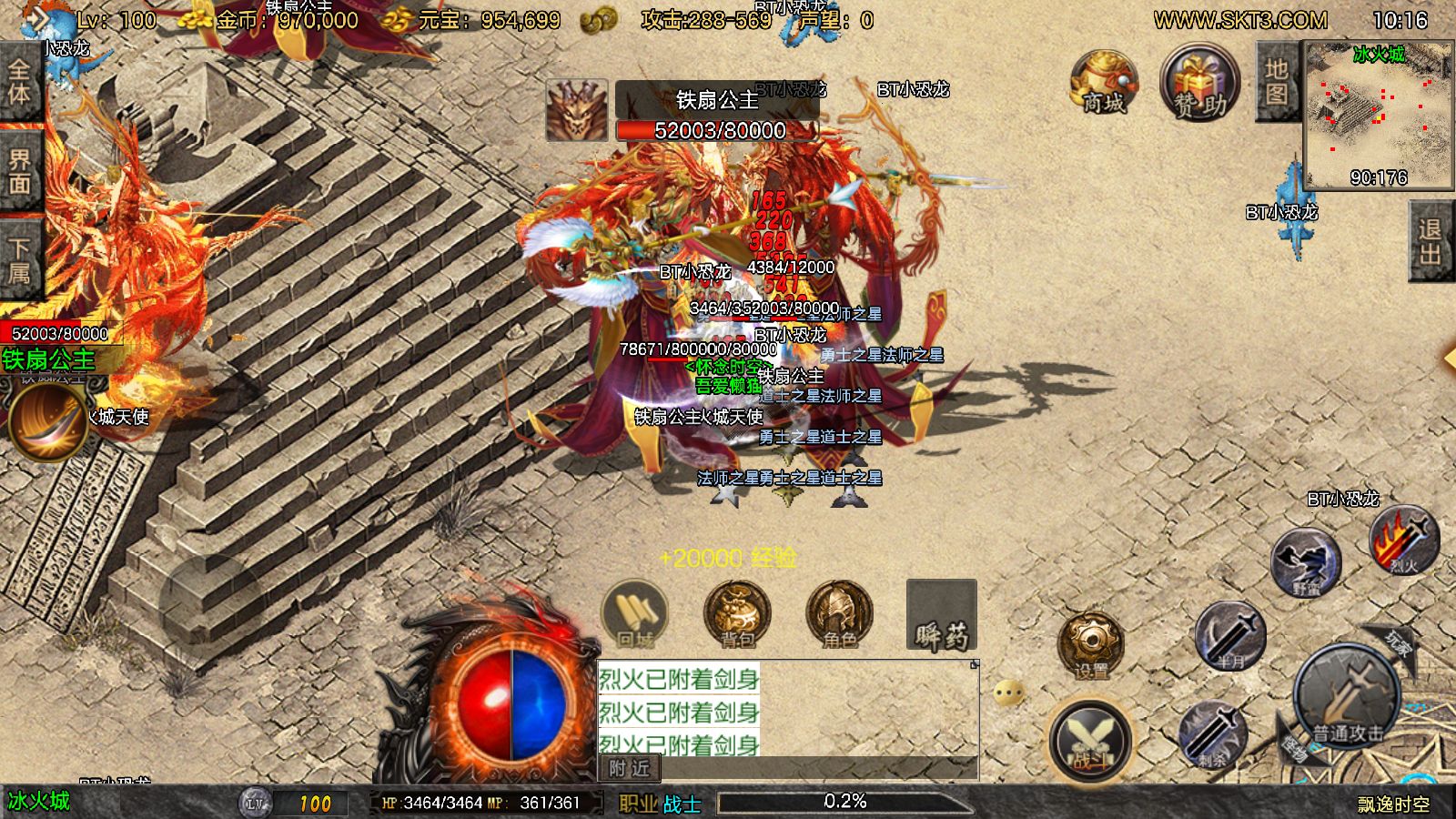Activate the 烈火 flaming sword skill

click(1403, 540)
